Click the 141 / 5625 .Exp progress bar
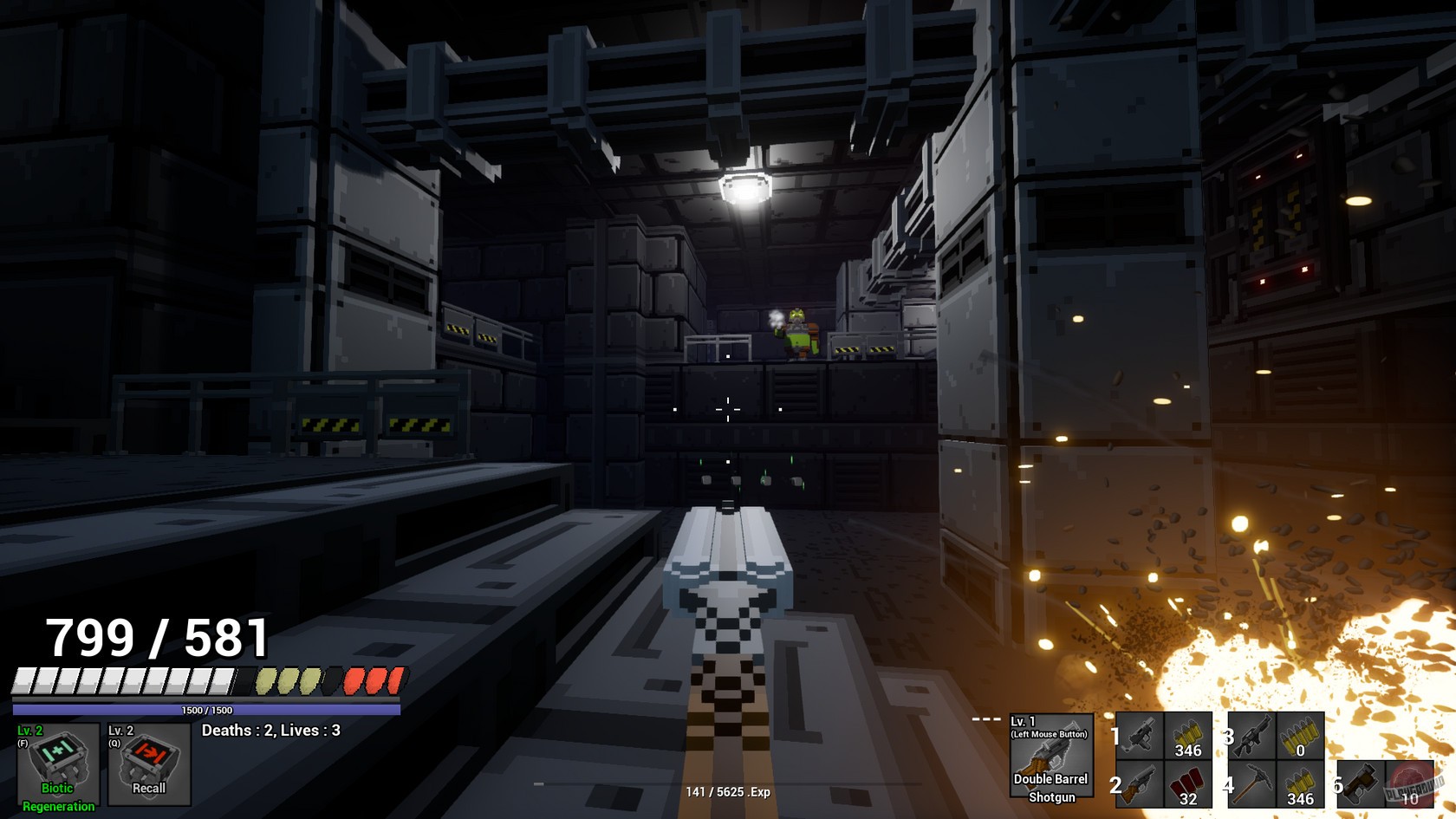 (728, 791)
